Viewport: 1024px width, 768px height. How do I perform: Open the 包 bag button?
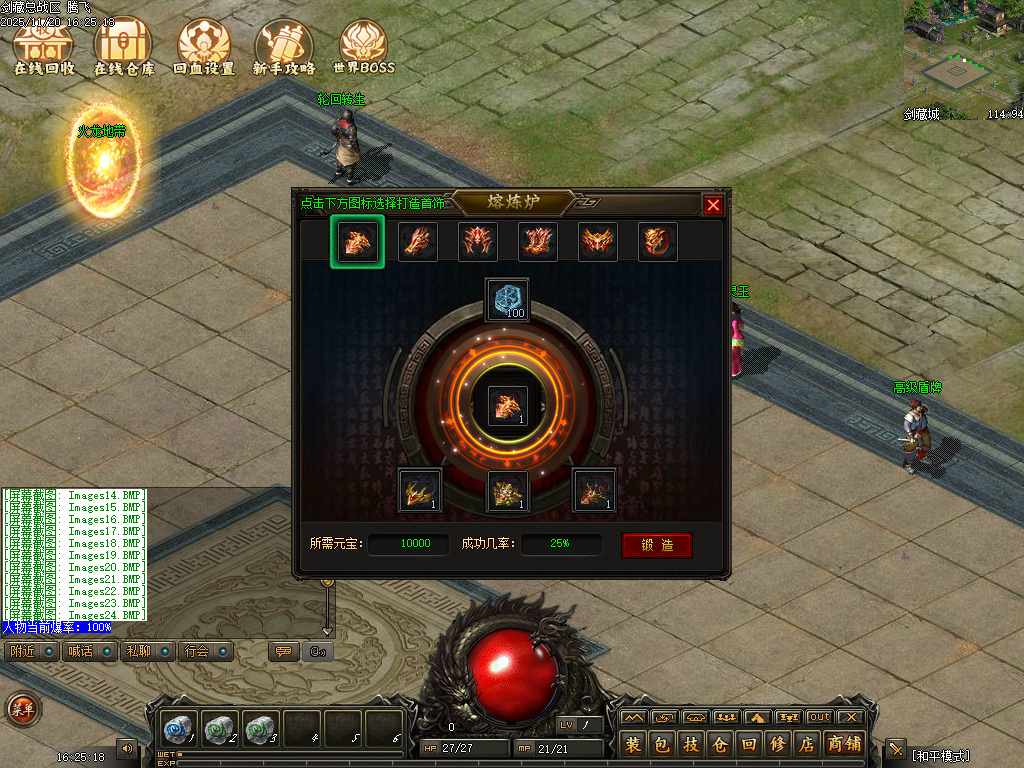click(662, 745)
